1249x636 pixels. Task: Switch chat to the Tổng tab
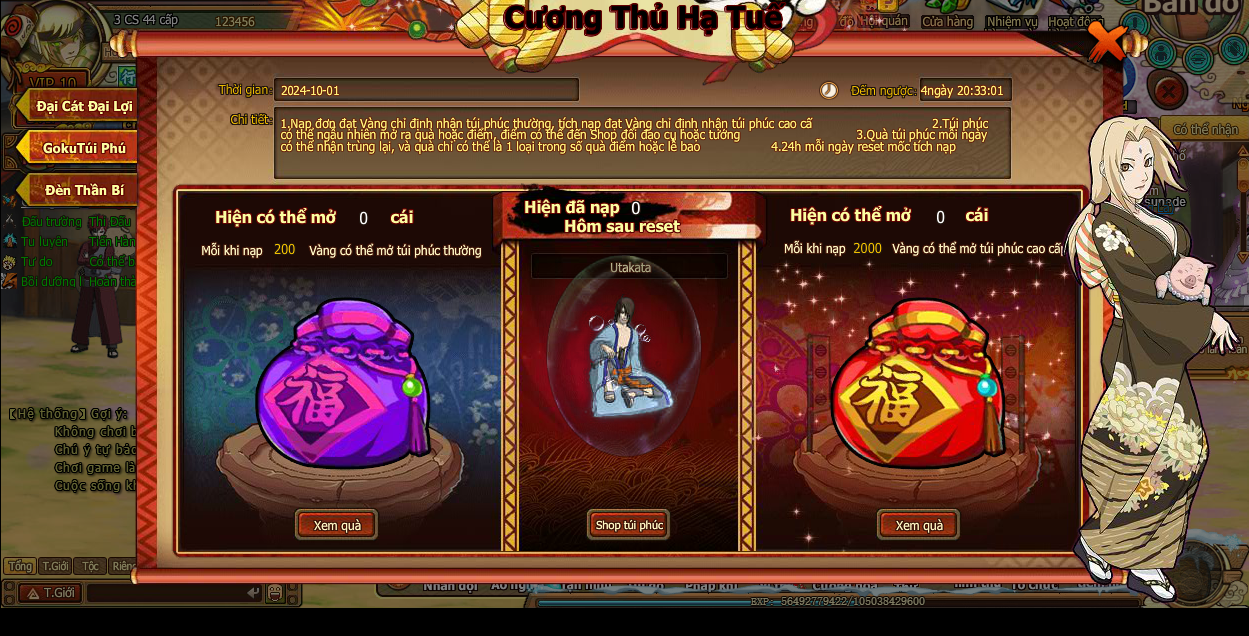(x=20, y=566)
